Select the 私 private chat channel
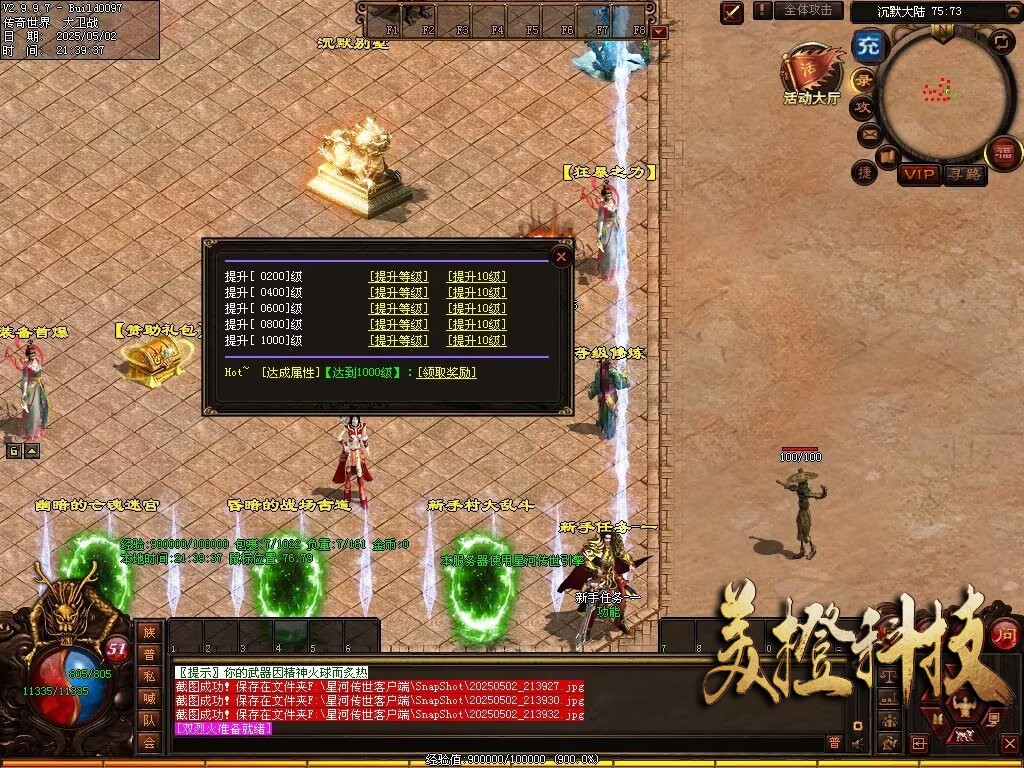Viewport: 1024px width, 768px height. [149, 677]
